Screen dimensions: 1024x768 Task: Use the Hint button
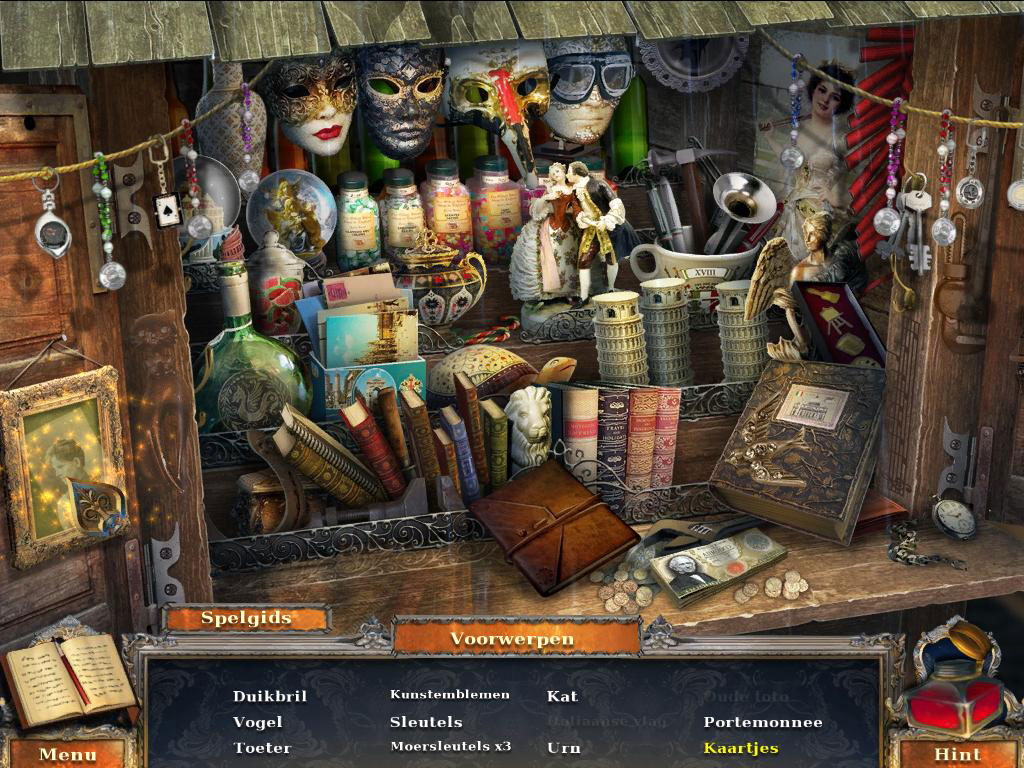click(956, 753)
